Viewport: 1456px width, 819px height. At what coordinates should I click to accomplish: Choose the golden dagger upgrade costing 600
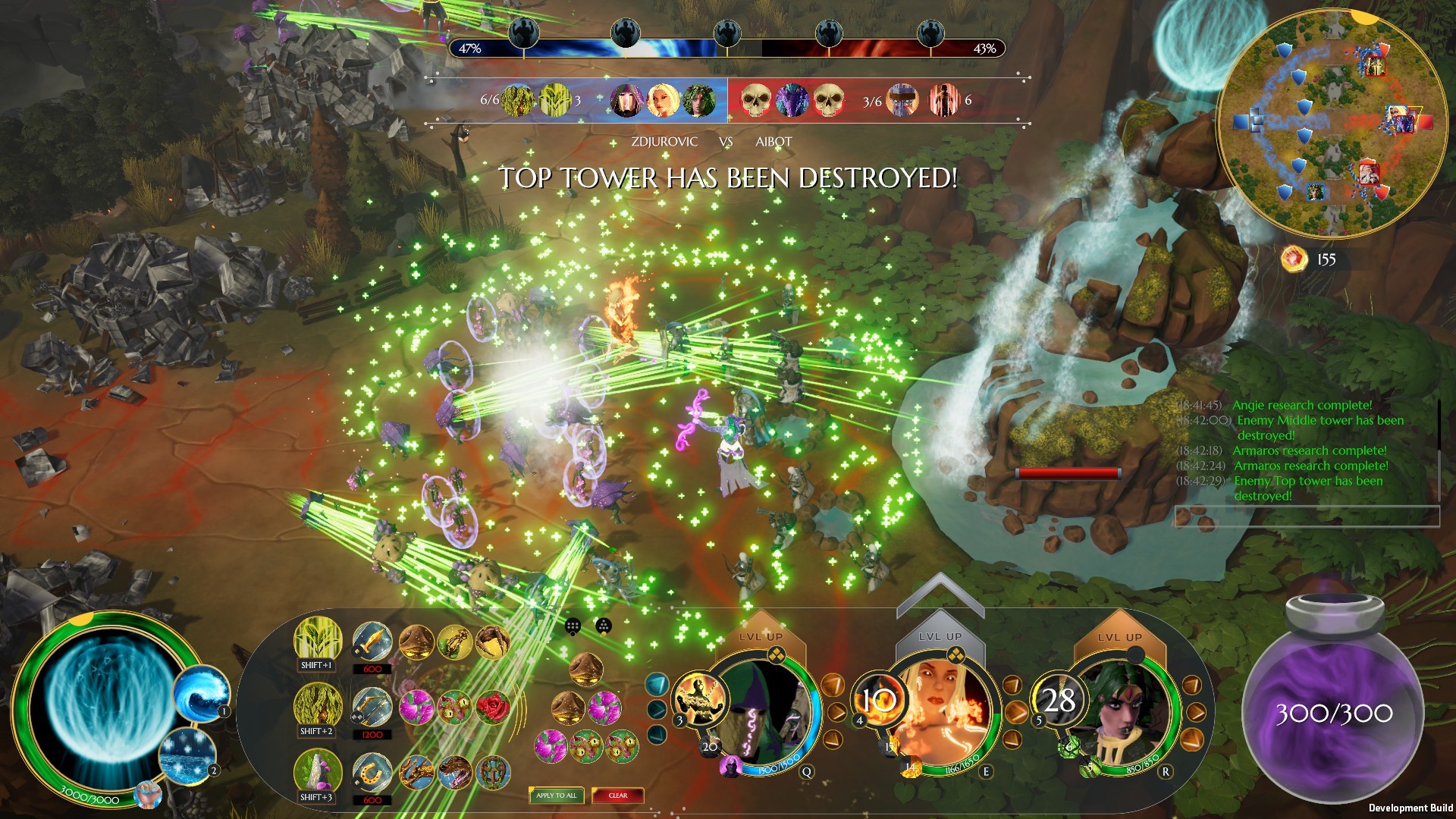372,643
